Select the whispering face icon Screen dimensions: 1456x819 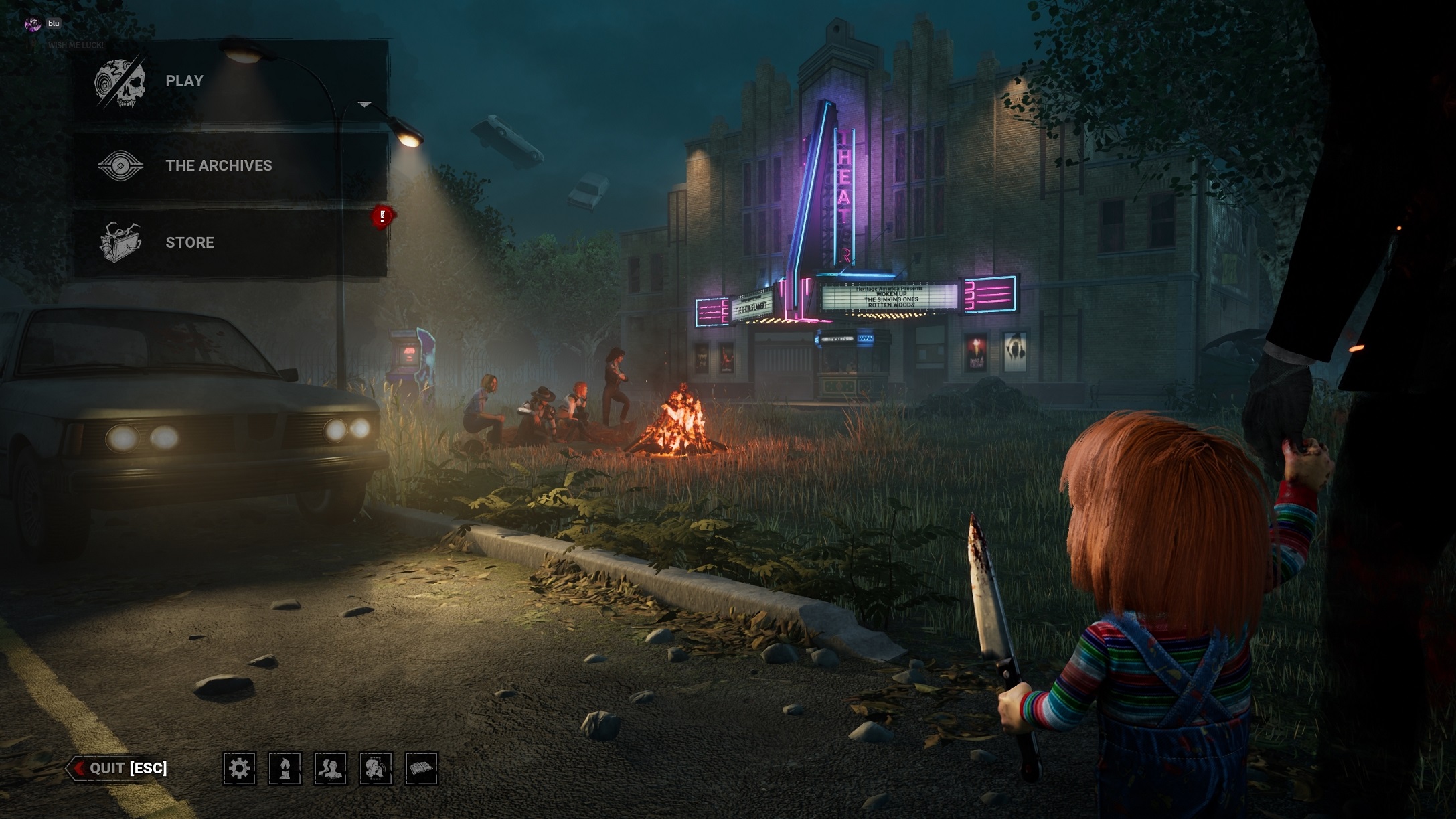pos(376,768)
